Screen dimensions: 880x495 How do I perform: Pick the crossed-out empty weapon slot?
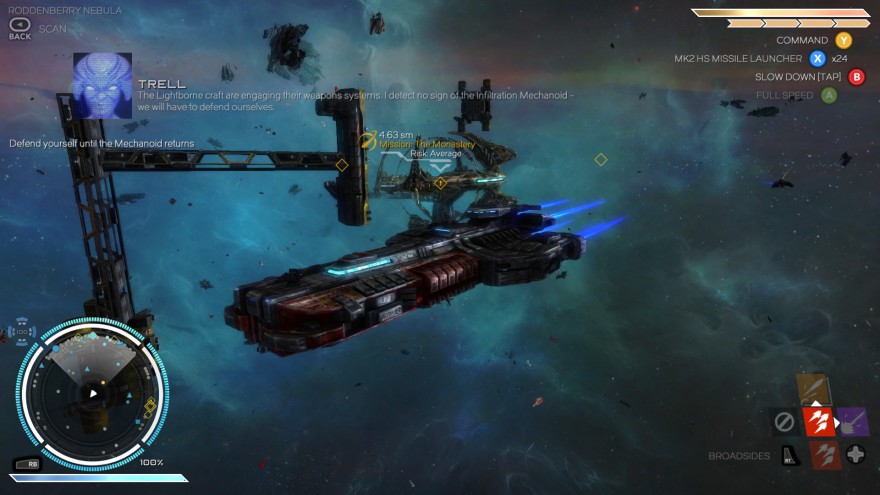(785, 422)
